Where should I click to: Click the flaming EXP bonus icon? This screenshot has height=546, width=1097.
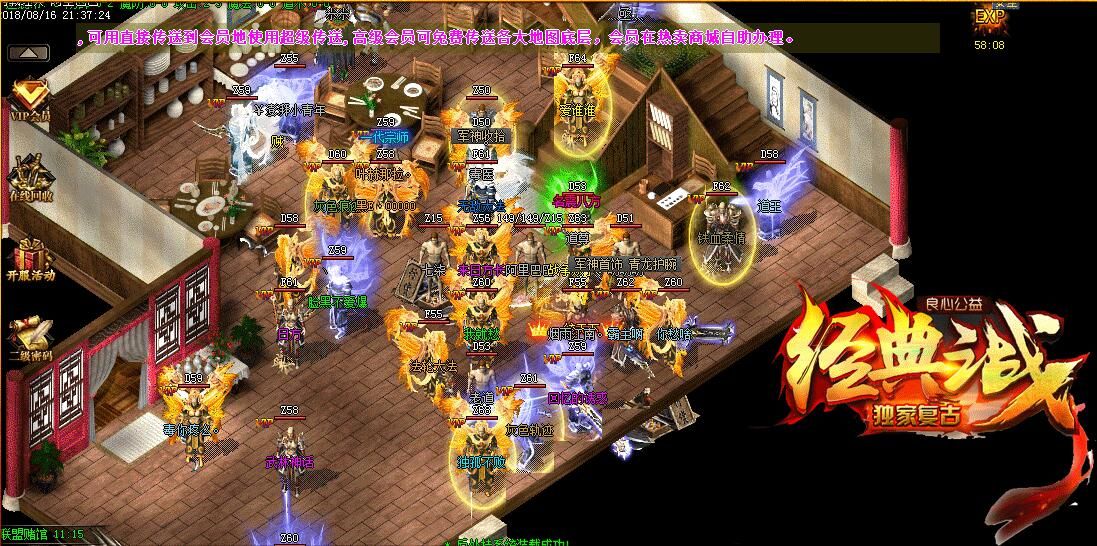click(990, 17)
